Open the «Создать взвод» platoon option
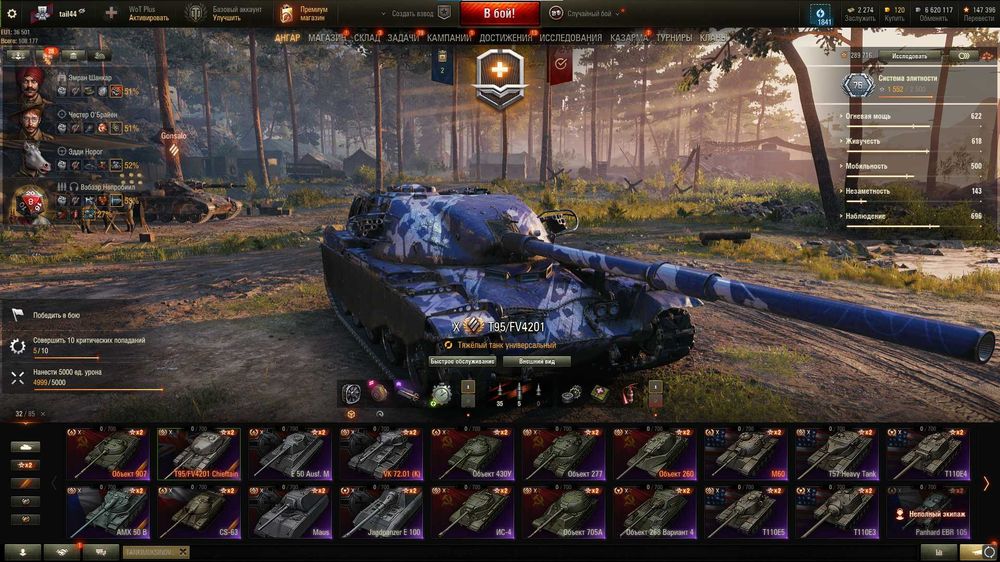Image resolution: width=1000 pixels, height=562 pixels. [410, 14]
